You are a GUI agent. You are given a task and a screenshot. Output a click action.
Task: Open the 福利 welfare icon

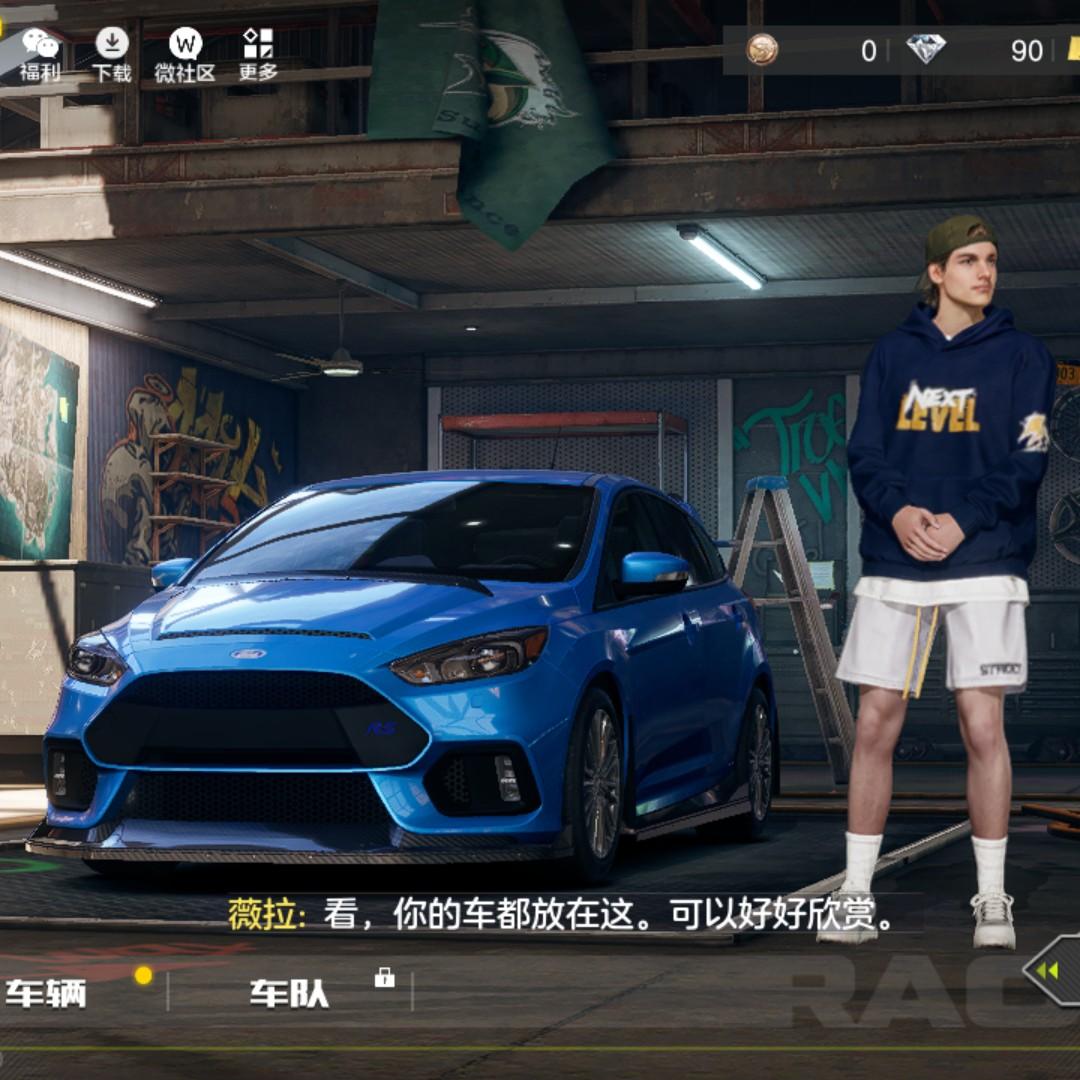pyautogui.click(x=40, y=54)
